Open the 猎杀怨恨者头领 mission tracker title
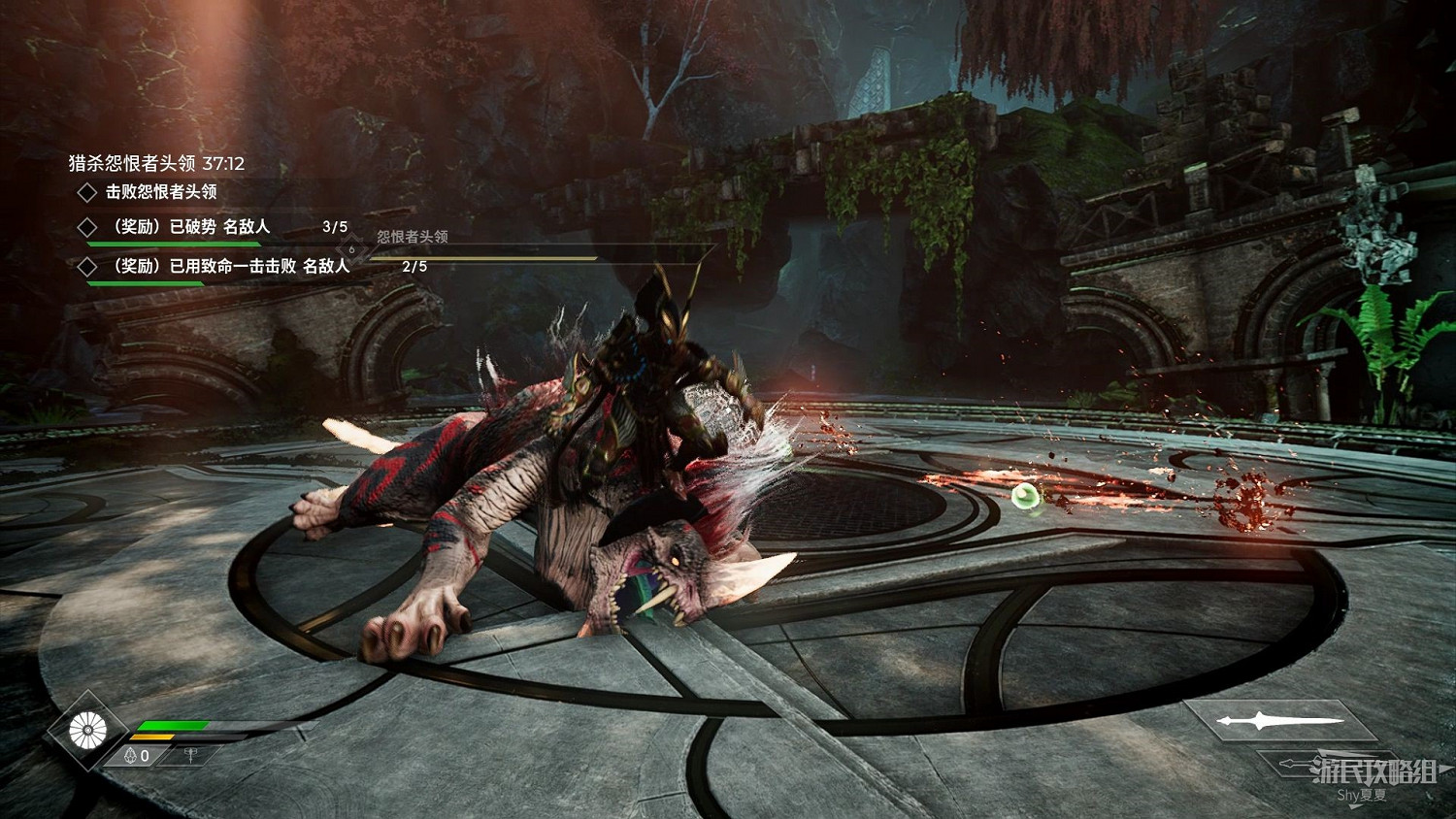This screenshot has width=1456, height=819. [x=156, y=164]
